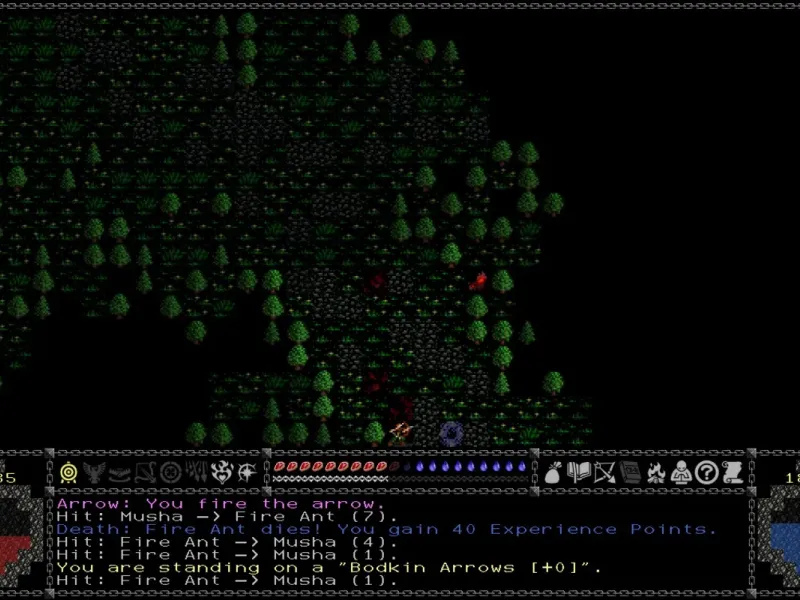The image size is (800, 600).
Task: Activate the yellow archery target skill
Action: tap(69, 472)
